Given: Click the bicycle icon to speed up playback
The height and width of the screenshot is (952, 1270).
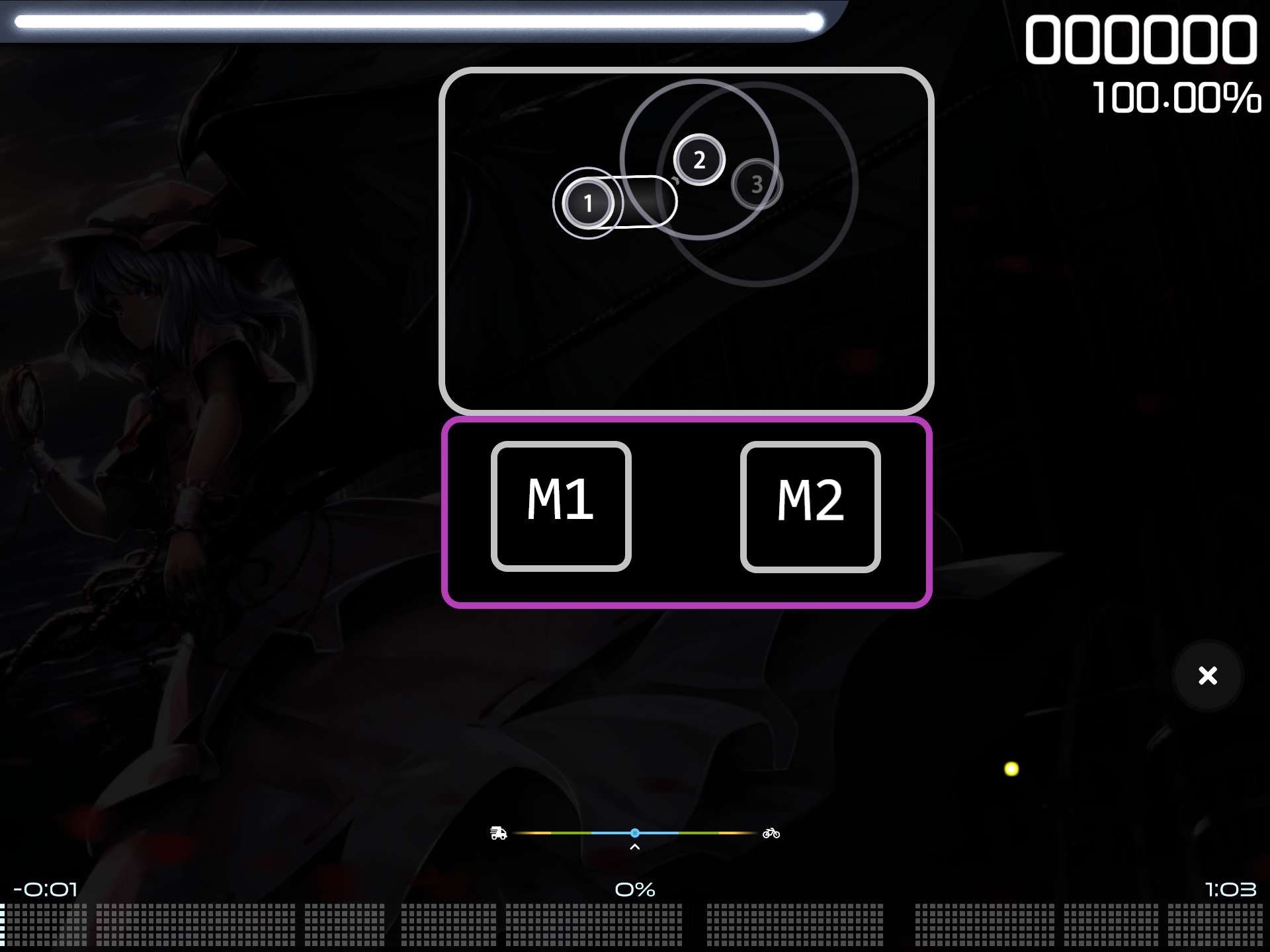Looking at the screenshot, I should click(770, 834).
